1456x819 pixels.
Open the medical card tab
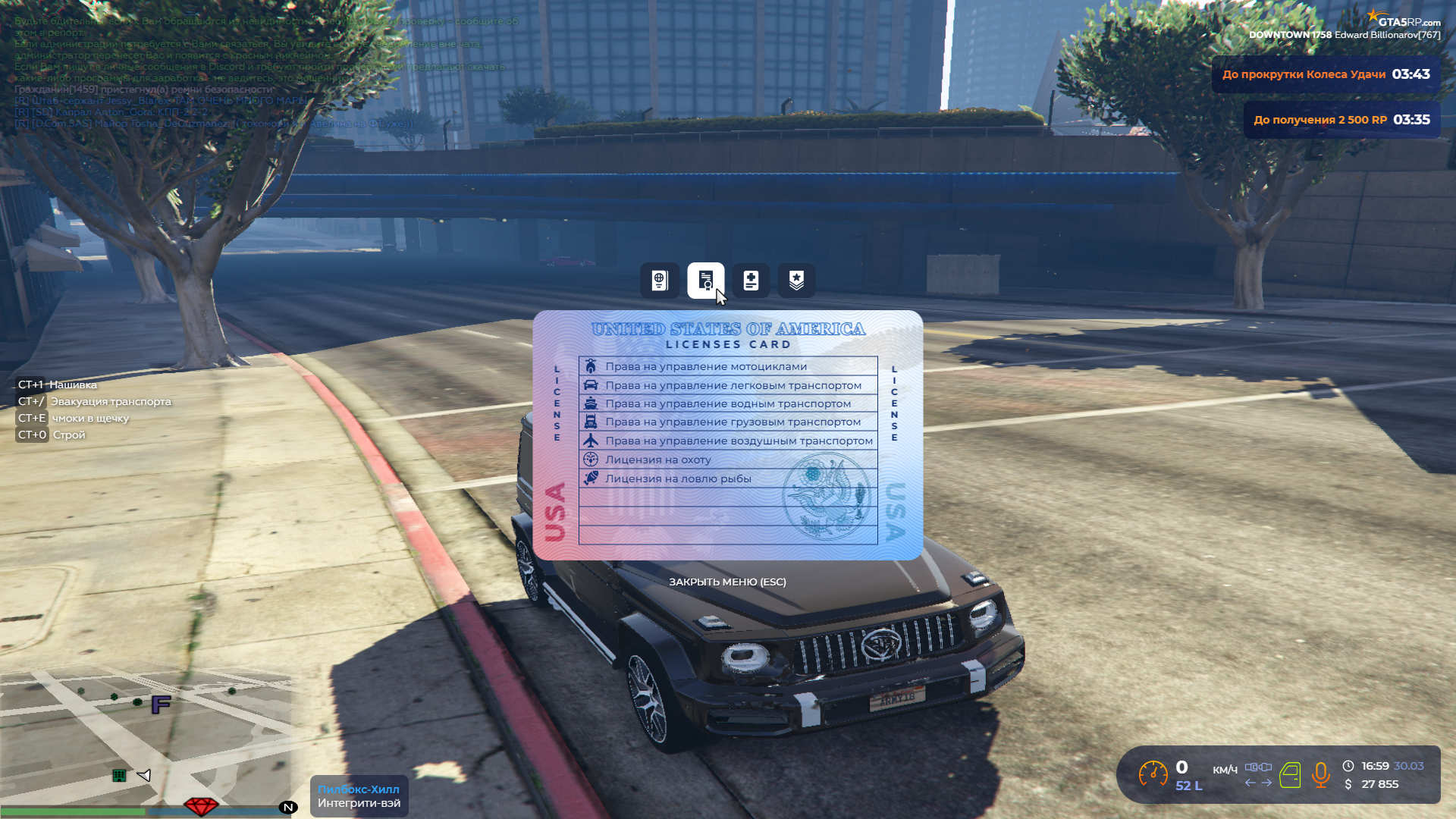pos(751,281)
